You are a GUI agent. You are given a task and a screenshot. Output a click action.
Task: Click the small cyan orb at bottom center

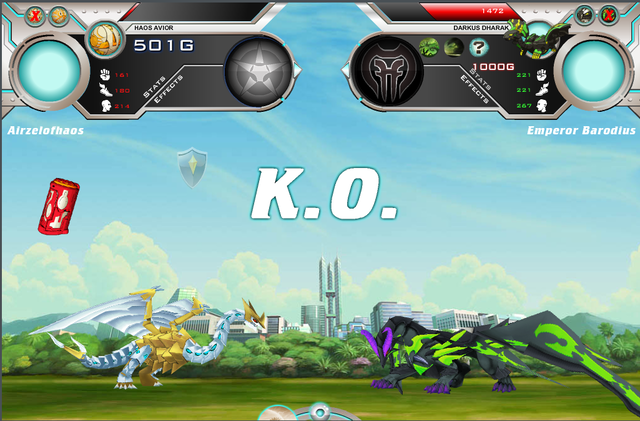(x=318, y=411)
